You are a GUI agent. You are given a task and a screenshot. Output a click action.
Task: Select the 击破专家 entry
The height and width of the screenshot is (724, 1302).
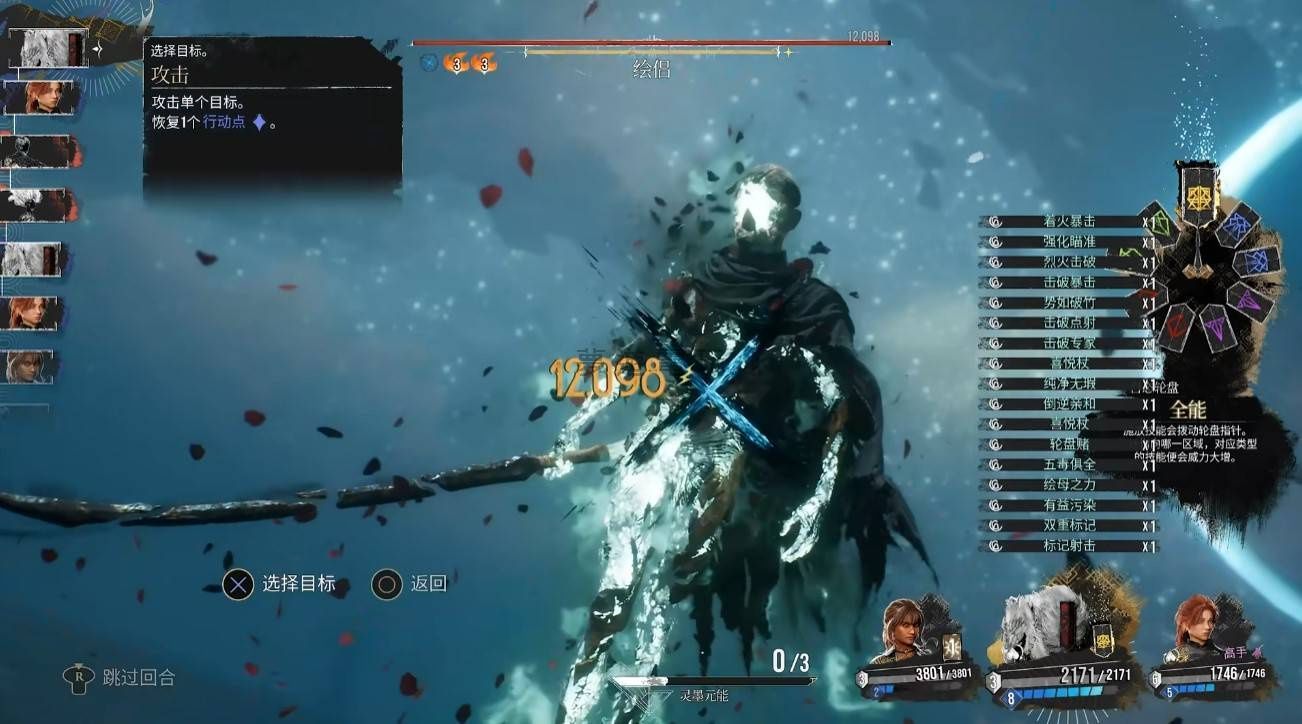pos(1068,343)
